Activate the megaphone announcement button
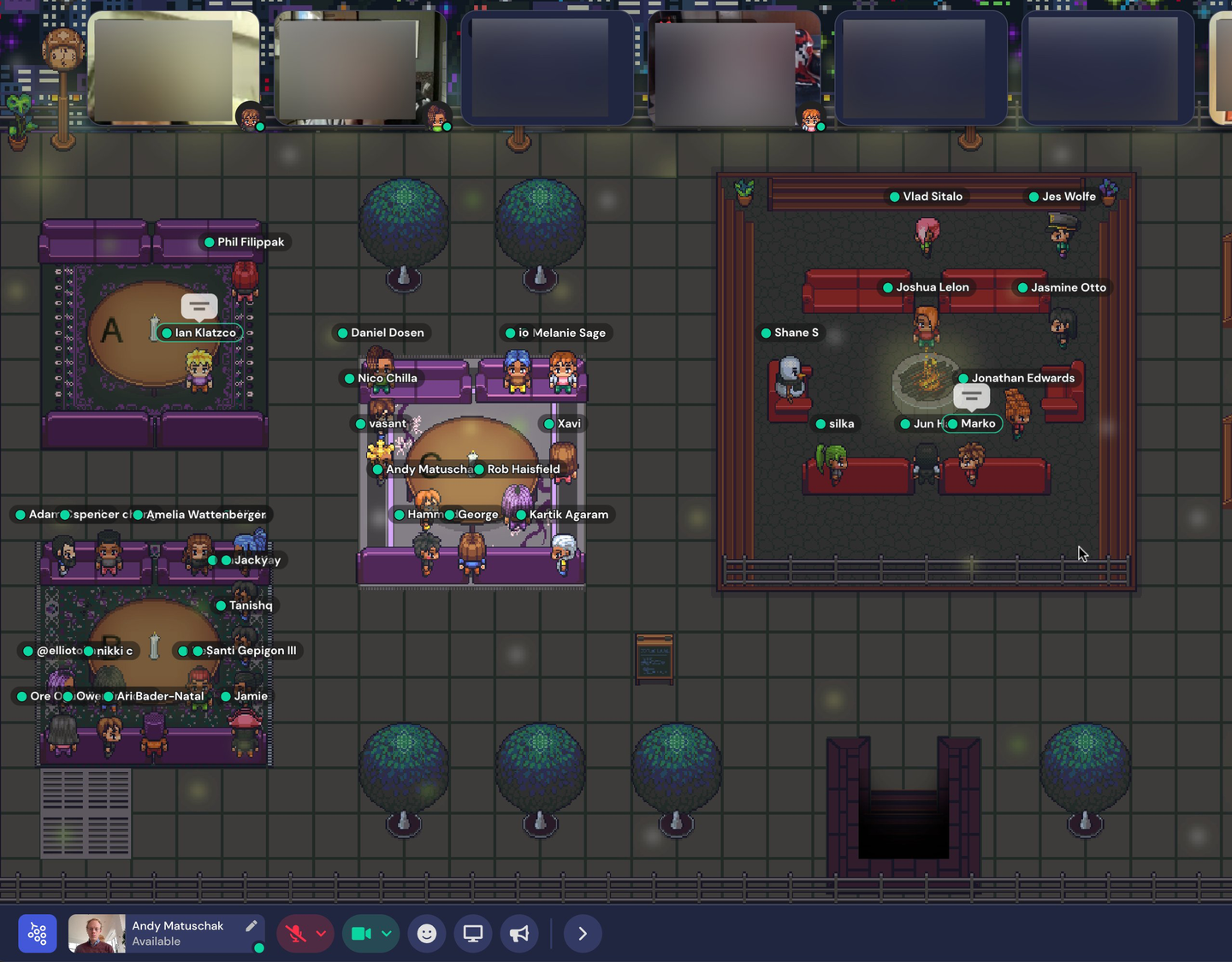 click(519, 934)
